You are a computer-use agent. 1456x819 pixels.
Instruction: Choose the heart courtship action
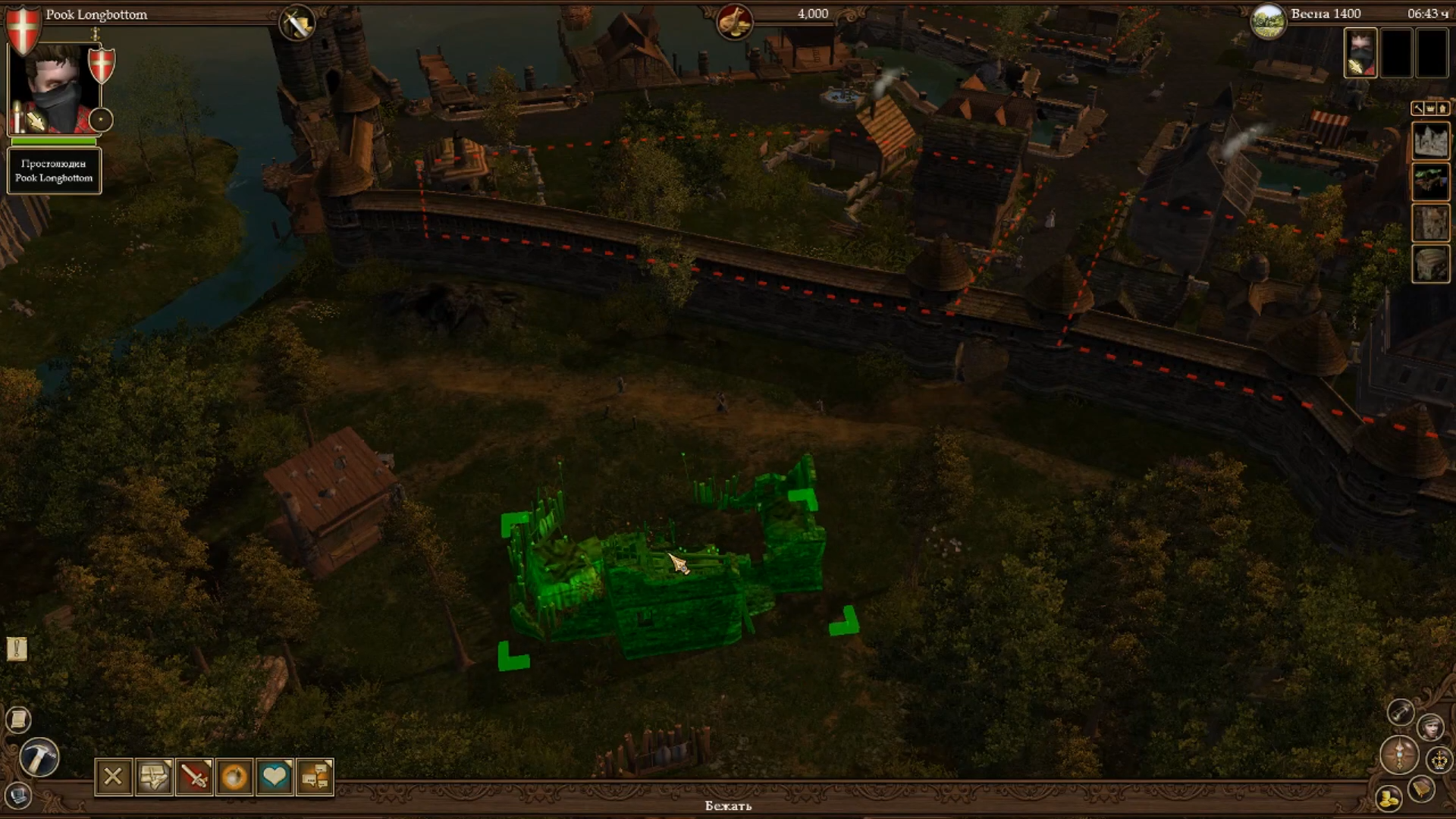click(x=275, y=777)
